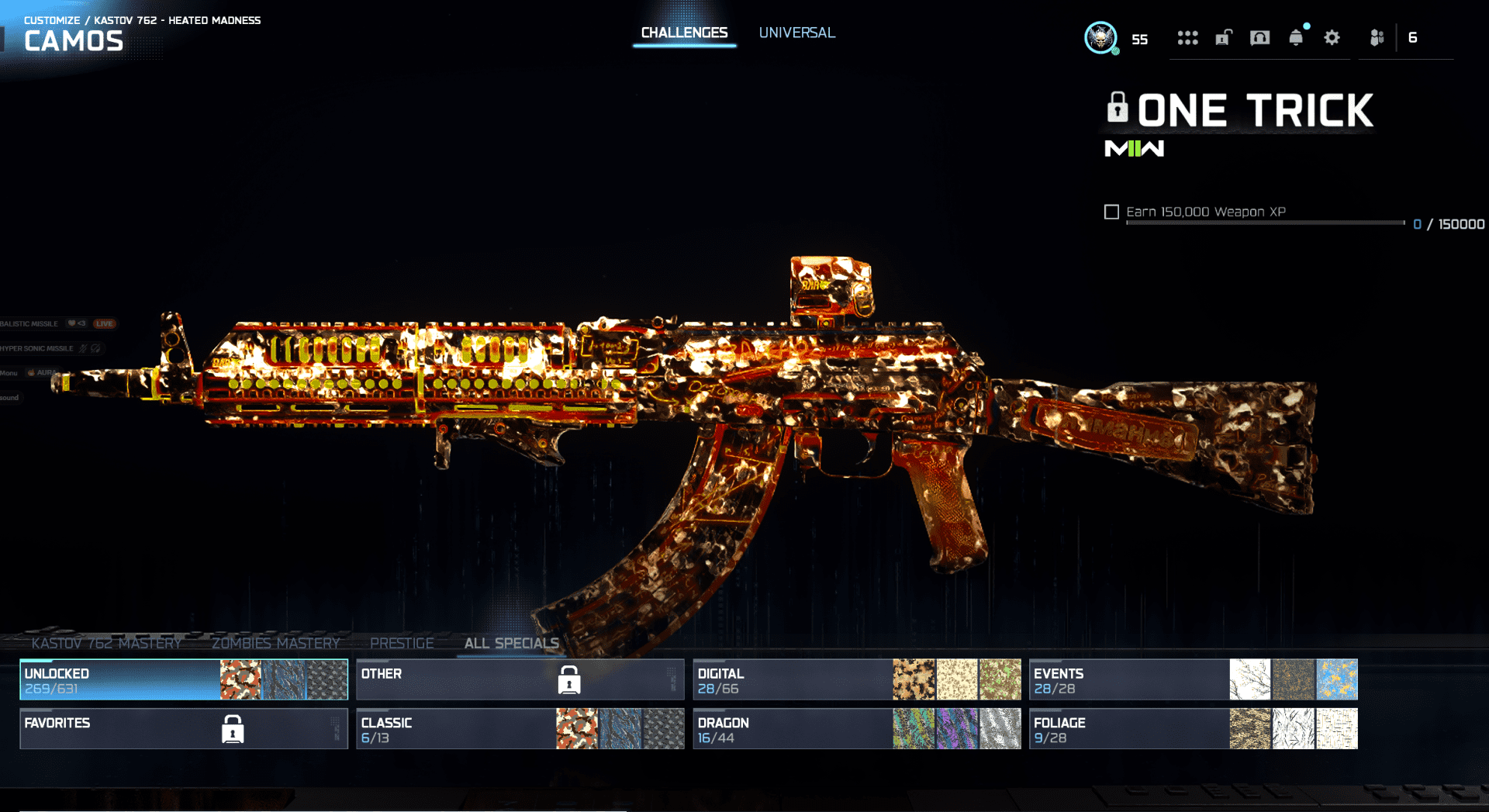Open the Prestige camo tab
The width and height of the screenshot is (1489, 812).
(402, 643)
